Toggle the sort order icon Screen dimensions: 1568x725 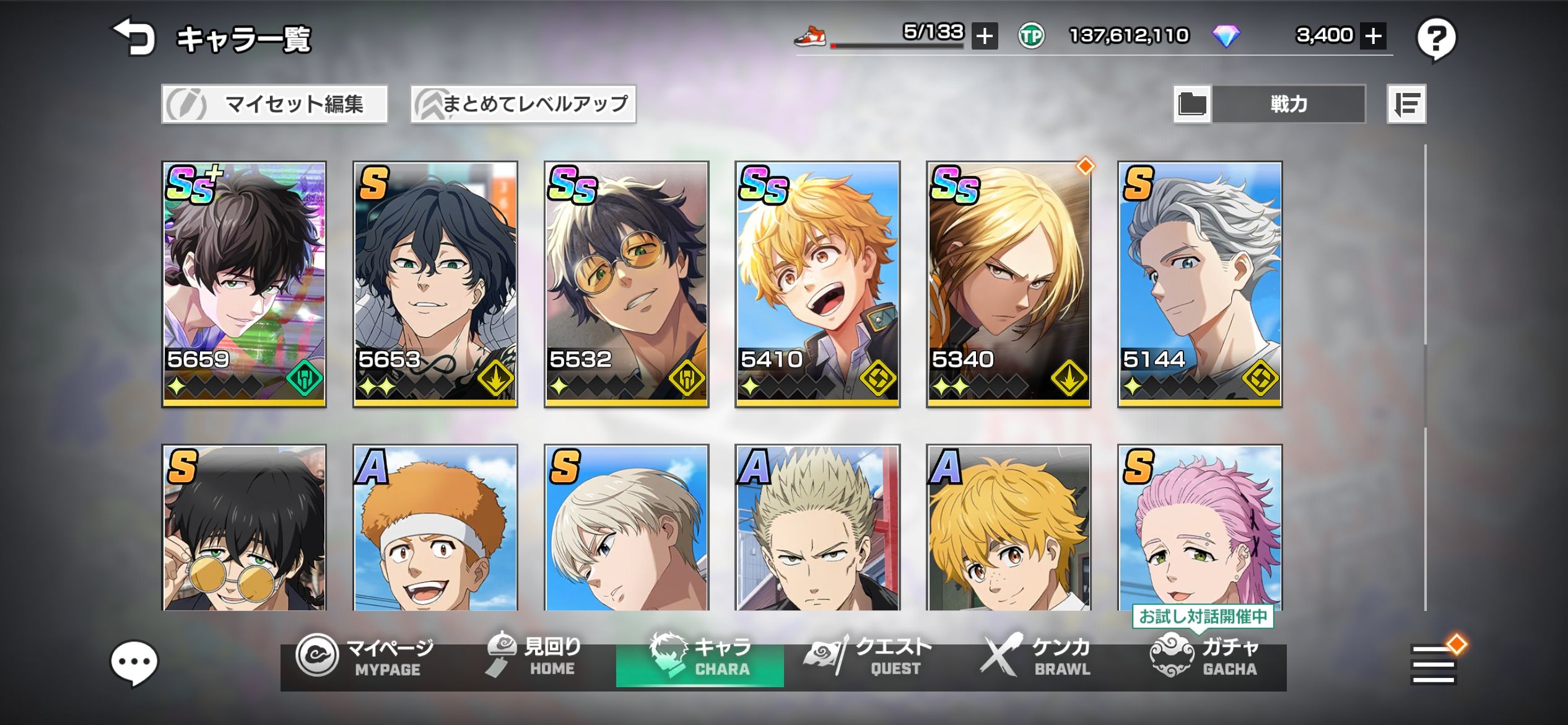(1406, 104)
